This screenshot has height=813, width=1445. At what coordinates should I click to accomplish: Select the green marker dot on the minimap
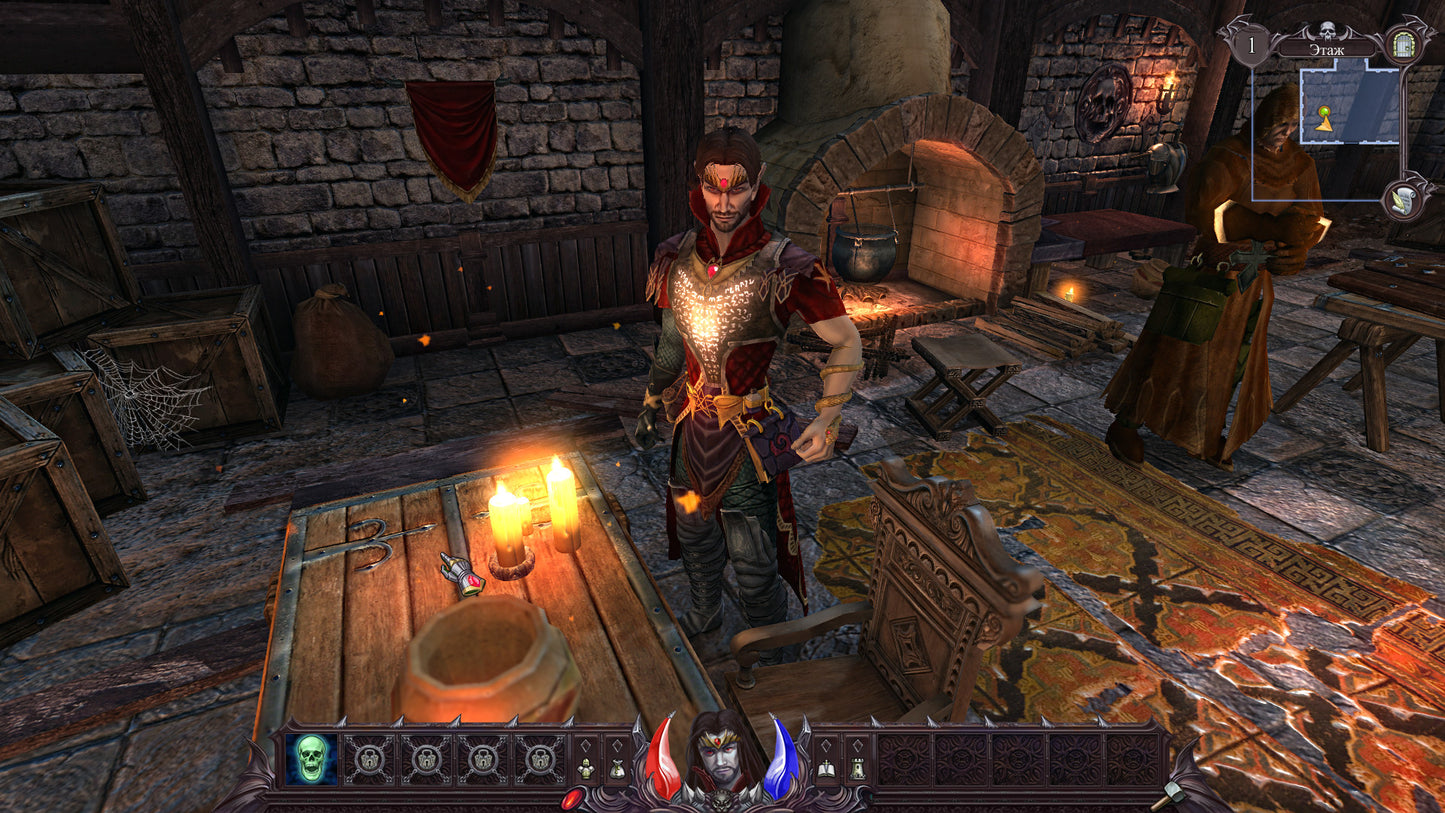pos(1324,112)
